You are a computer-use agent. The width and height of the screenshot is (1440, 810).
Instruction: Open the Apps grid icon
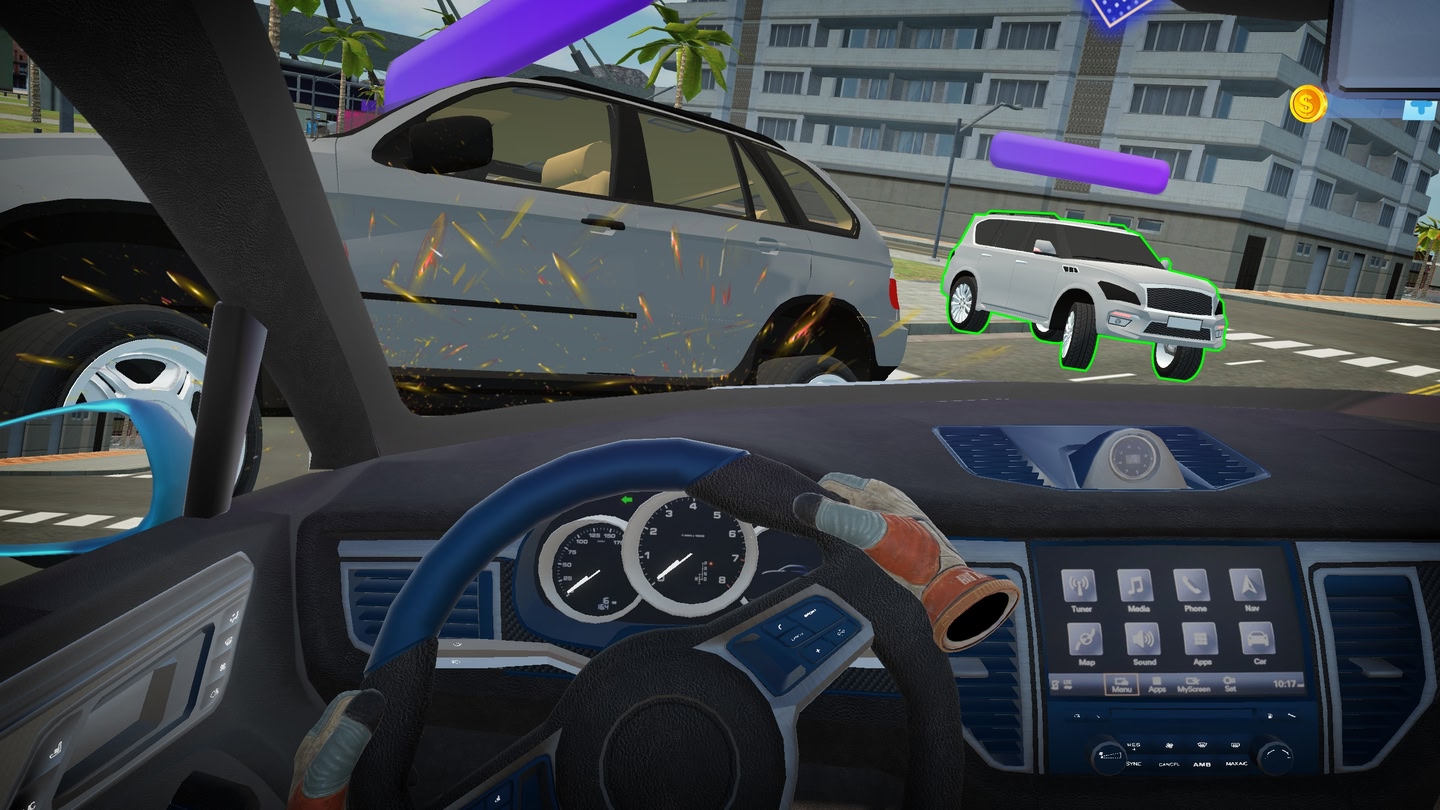click(1201, 639)
